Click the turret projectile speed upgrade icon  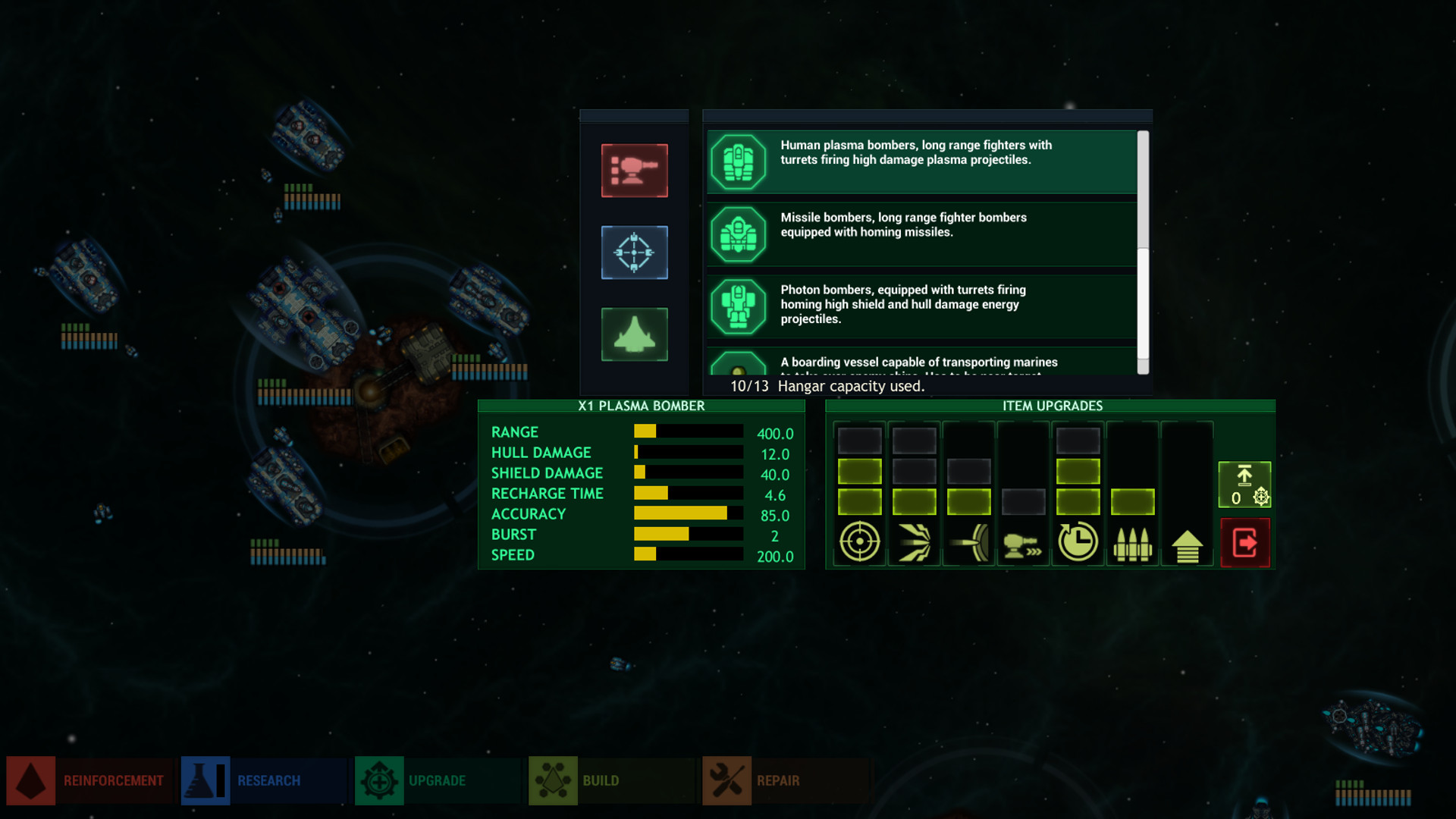[x=1023, y=542]
